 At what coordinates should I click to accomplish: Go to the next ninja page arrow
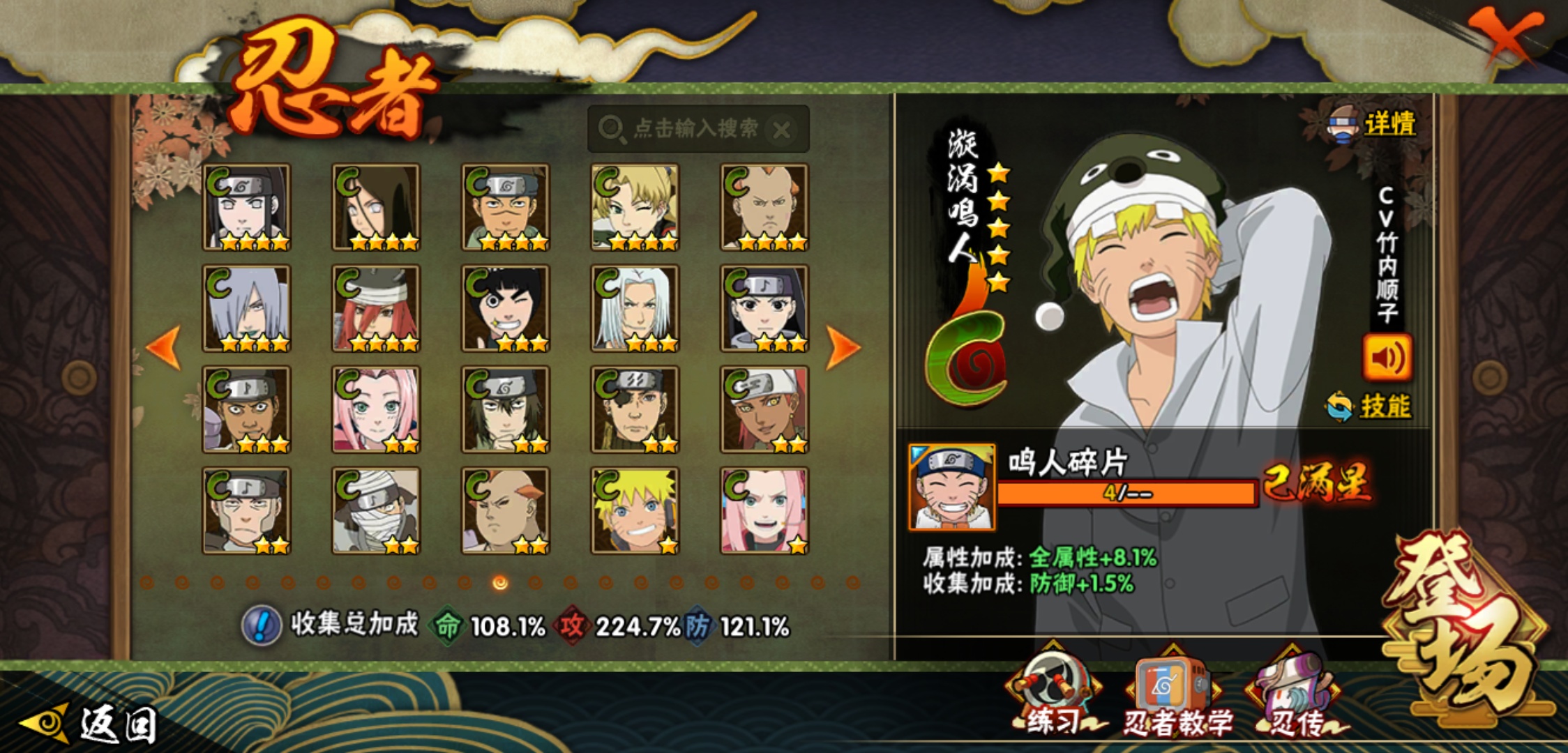pyautogui.click(x=842, y=347)
